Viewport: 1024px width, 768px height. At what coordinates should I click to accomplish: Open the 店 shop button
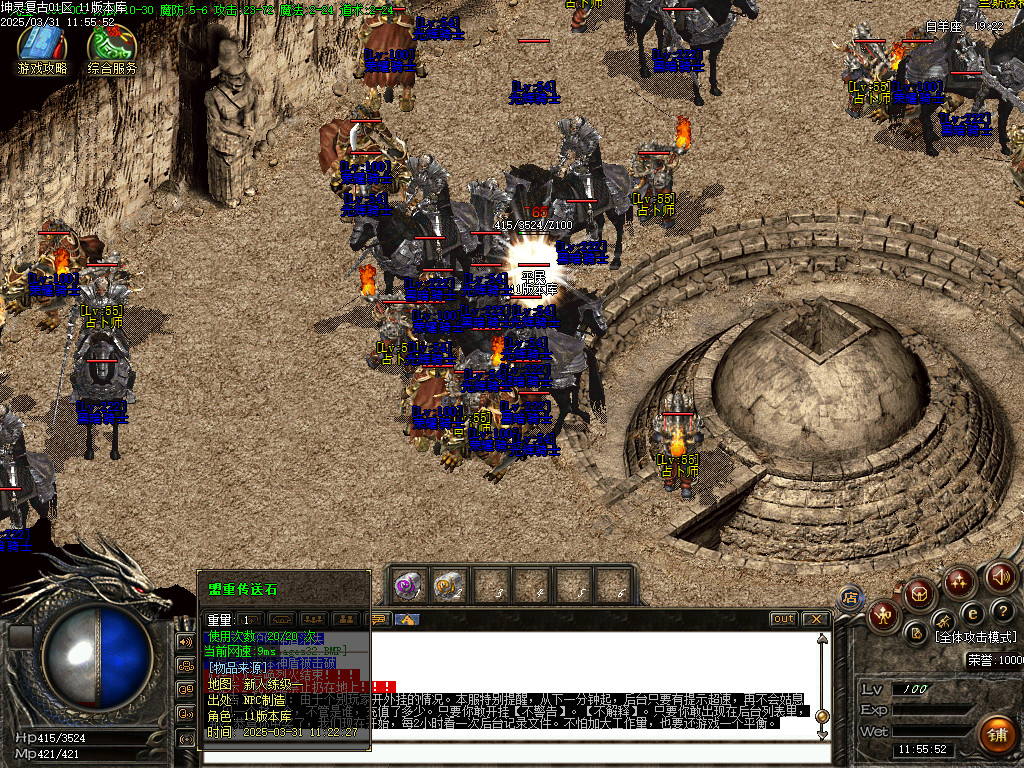(x=851, y=598)
